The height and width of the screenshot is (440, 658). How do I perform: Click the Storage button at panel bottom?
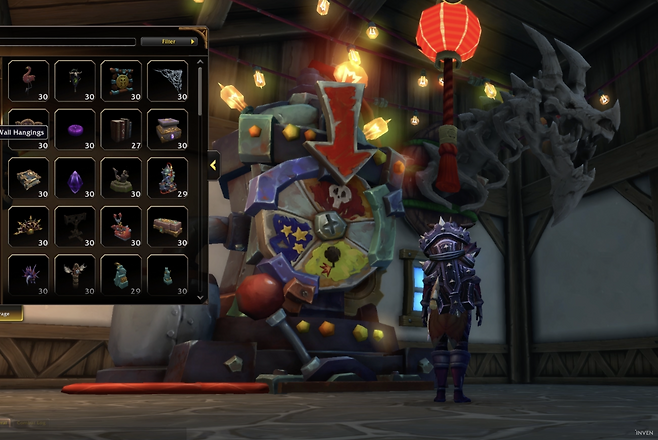coord(10,314)
